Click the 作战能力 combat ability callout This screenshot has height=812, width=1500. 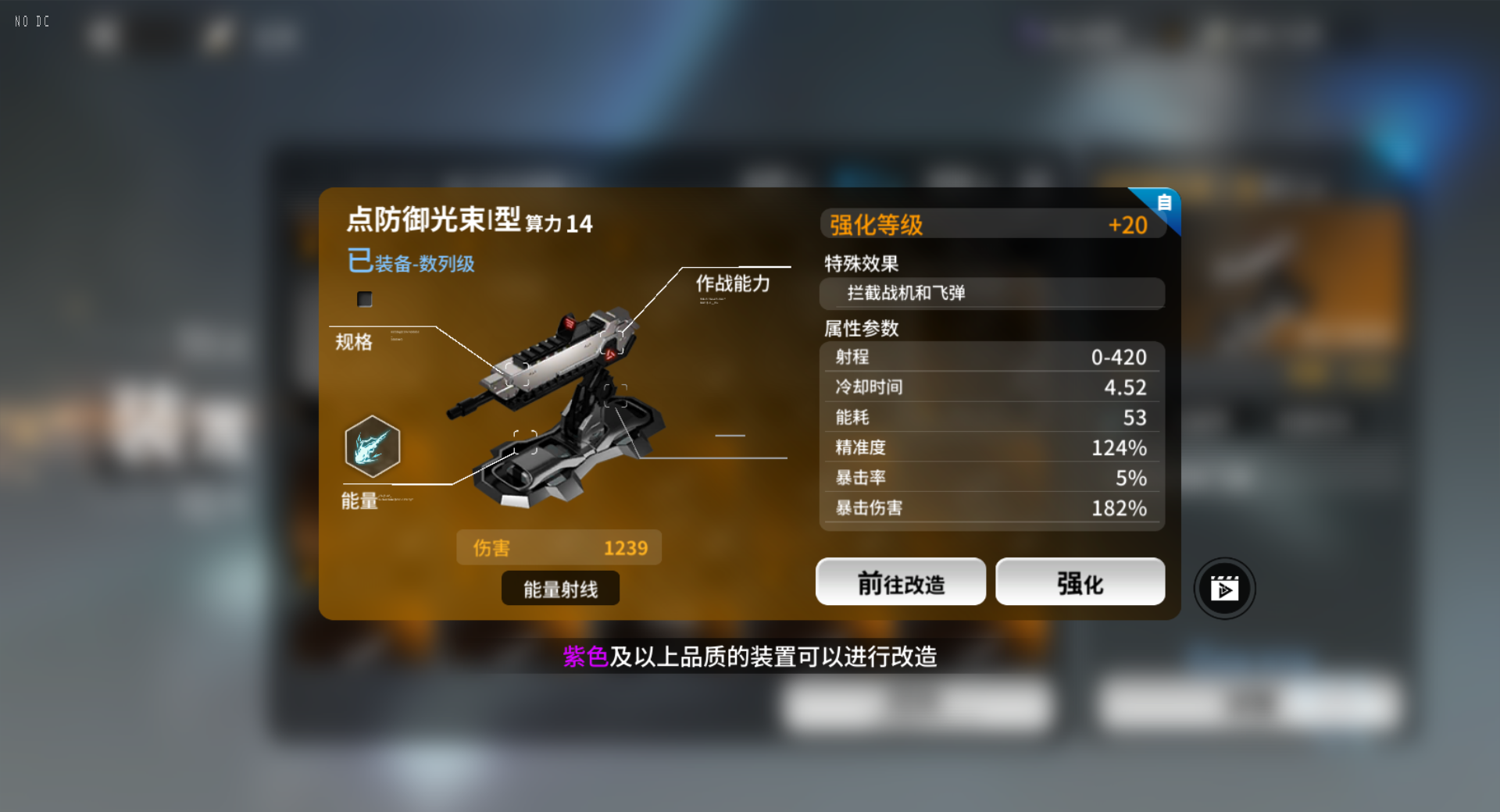[732, 284]
